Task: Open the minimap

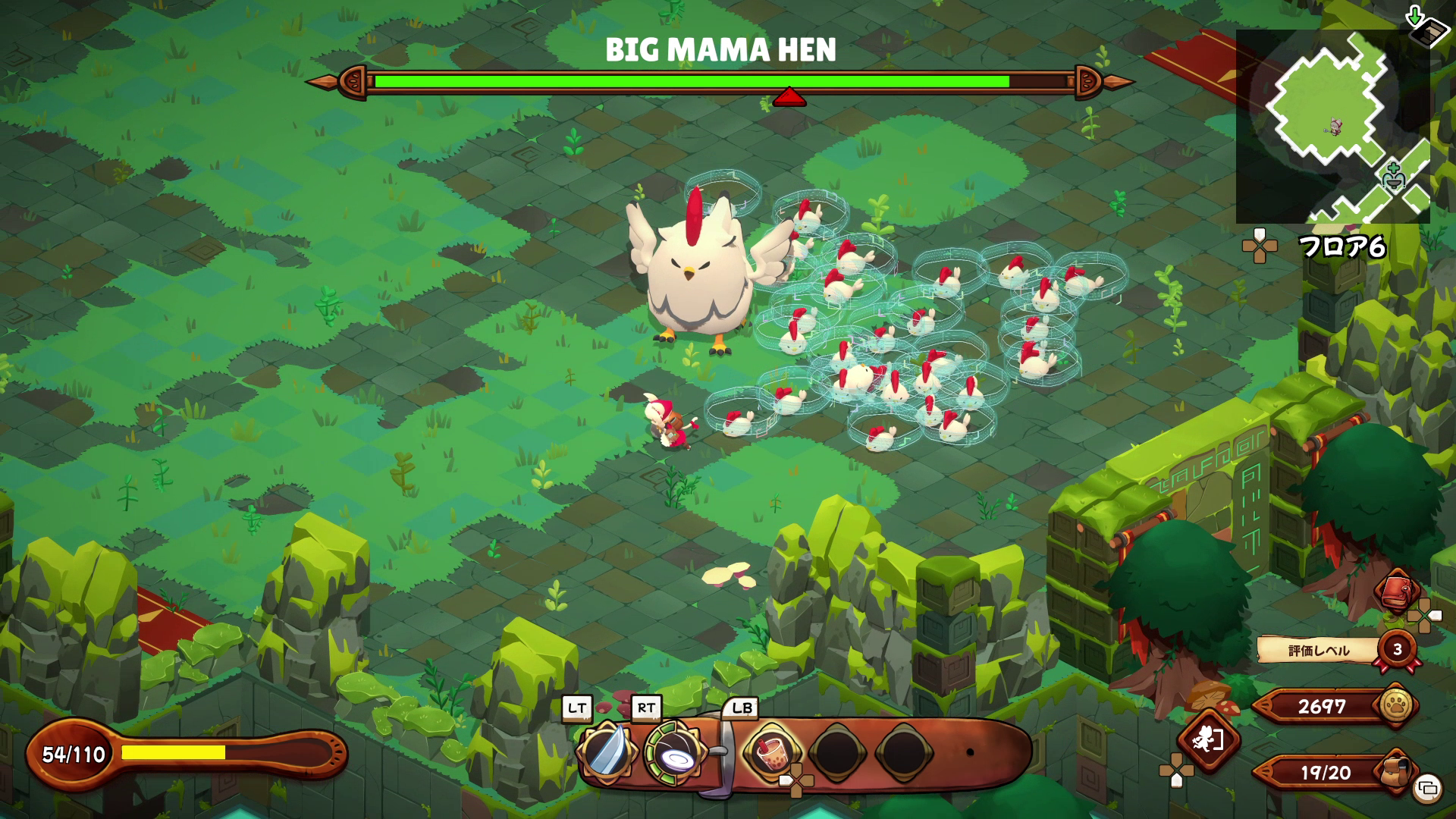Action: coord(1332,127)
